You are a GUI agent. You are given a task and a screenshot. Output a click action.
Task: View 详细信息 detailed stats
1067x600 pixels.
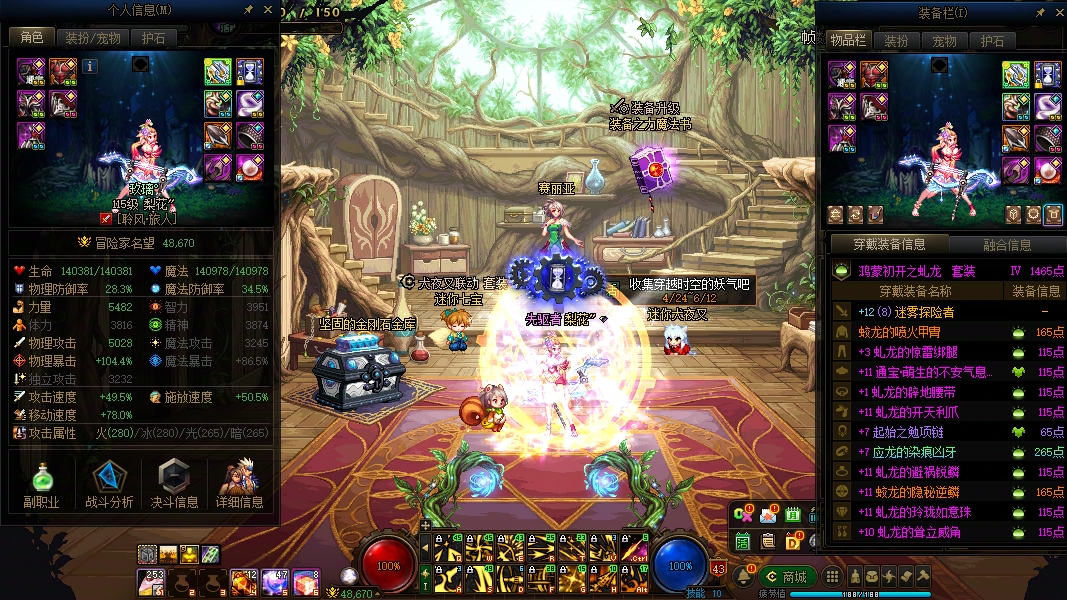(x=240, y=485)
